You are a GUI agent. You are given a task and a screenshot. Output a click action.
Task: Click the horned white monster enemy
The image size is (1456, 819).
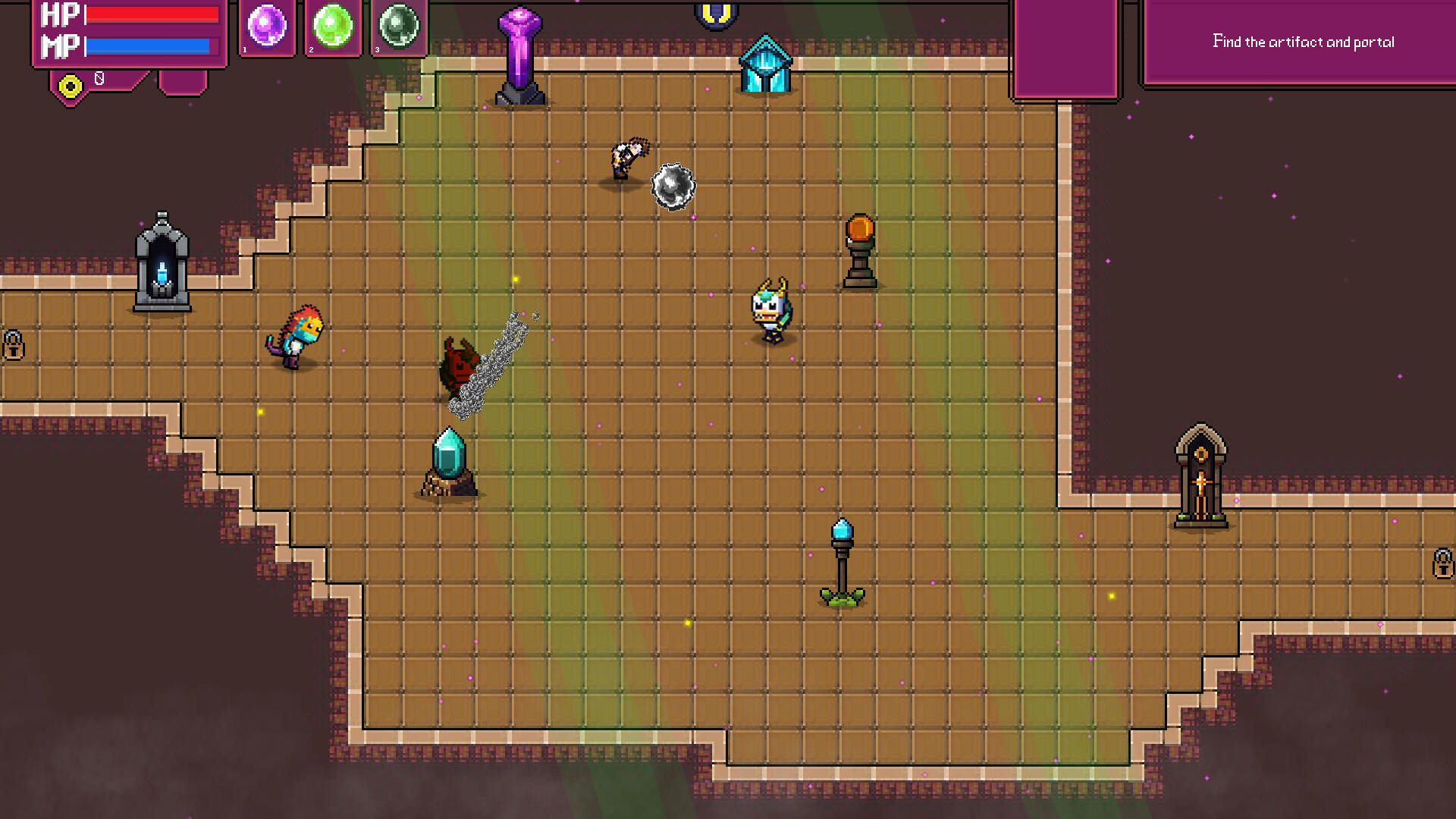pyautogui.click(x=772, y=311)
